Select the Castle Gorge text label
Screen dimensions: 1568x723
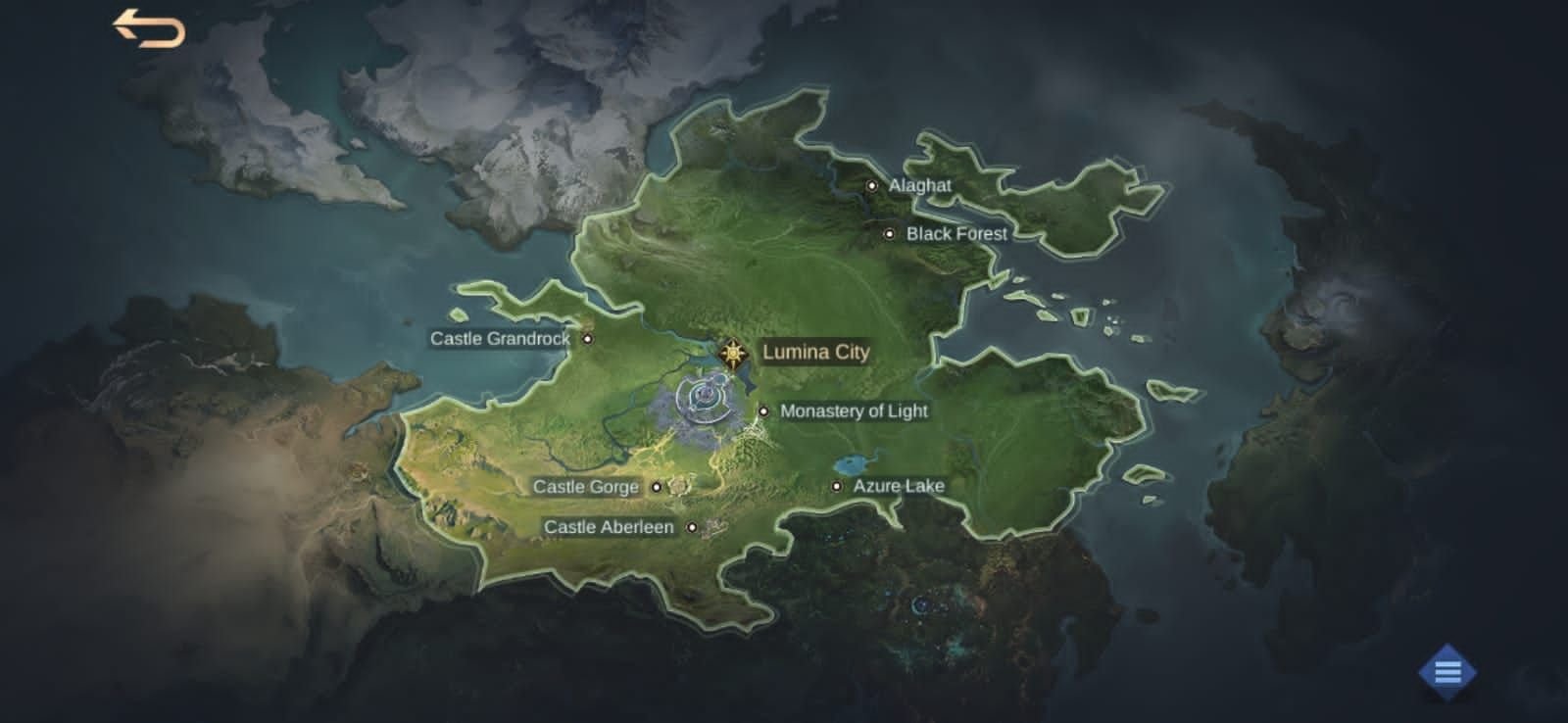[x=586, y=487]
